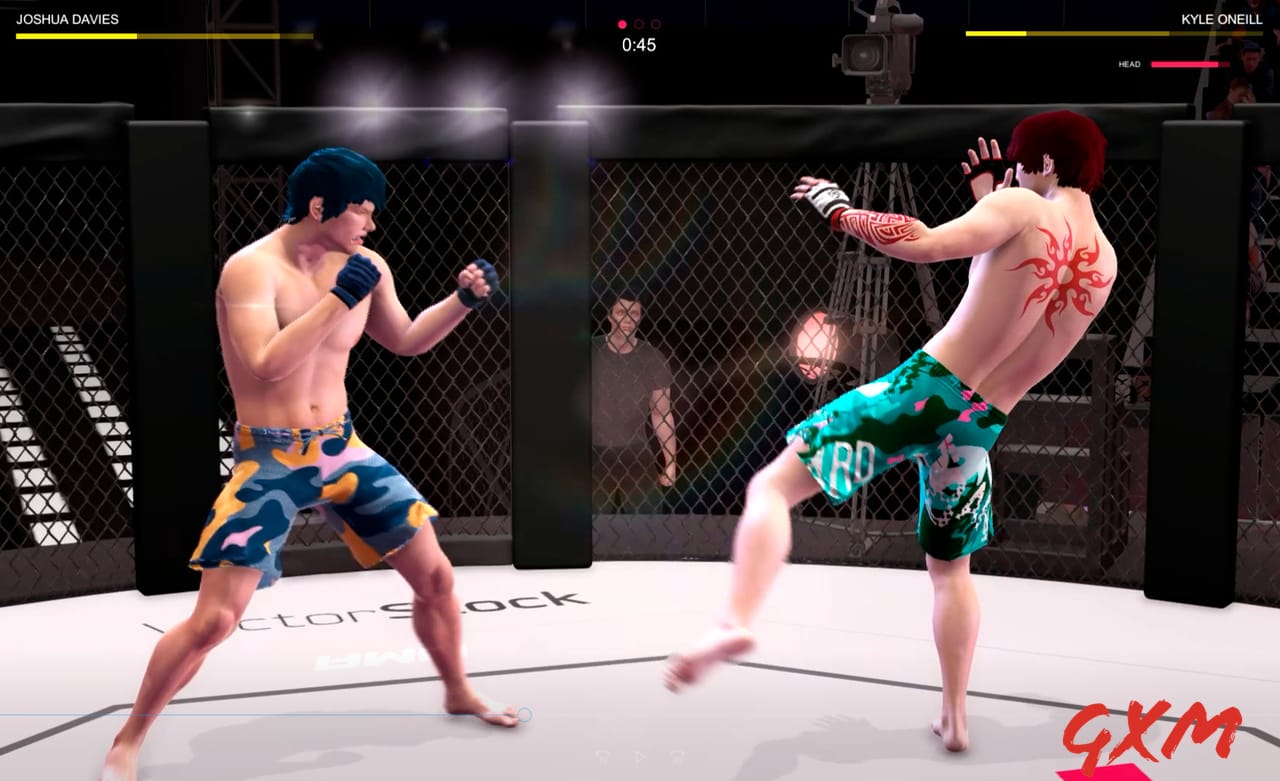Viewport: 1280px width, 781px height.
Task: Click the forward control right of play
Action: [676, 757]
